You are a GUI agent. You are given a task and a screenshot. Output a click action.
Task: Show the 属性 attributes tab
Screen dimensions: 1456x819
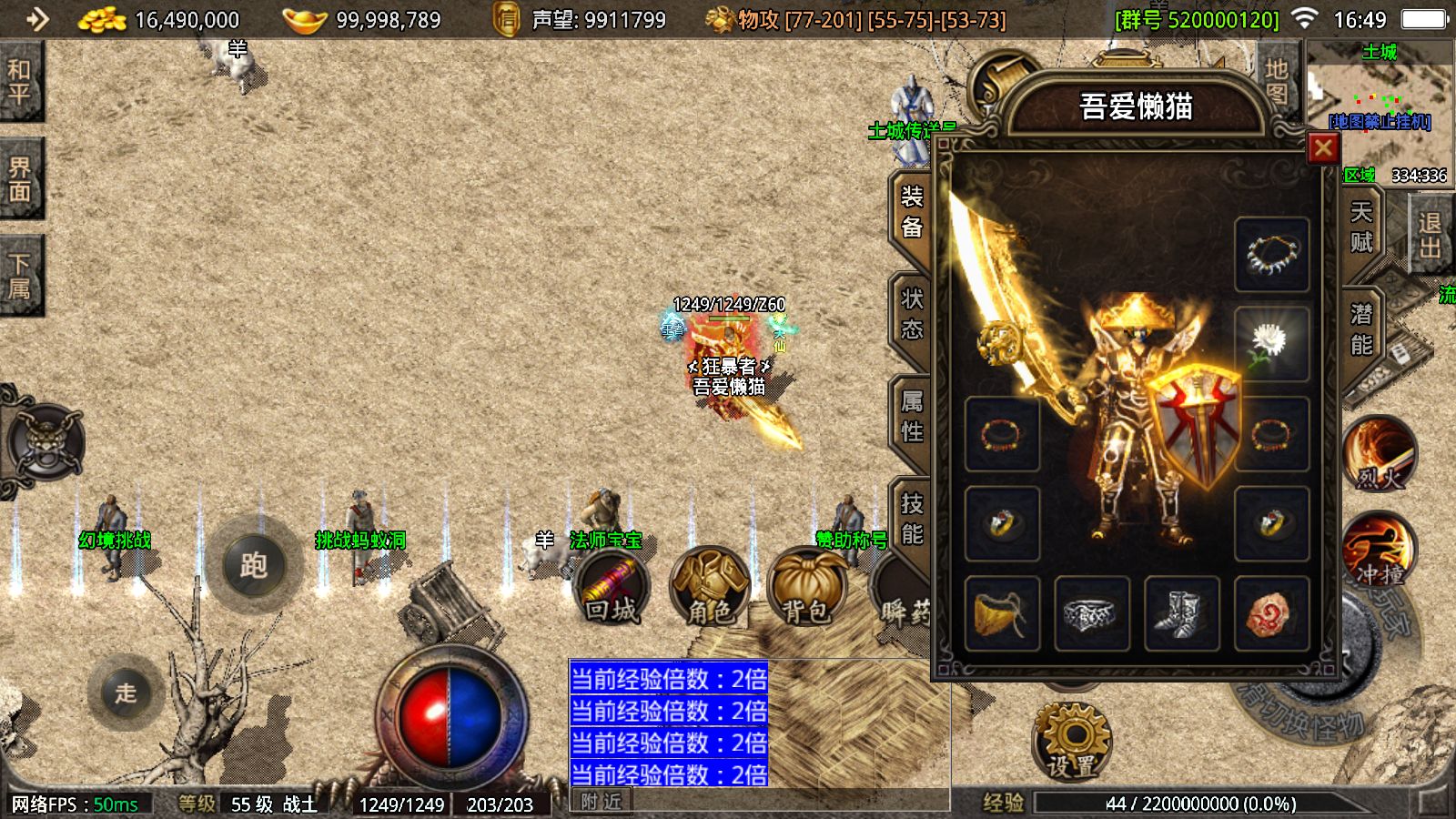pyautogui.click(x=912, y=416)
